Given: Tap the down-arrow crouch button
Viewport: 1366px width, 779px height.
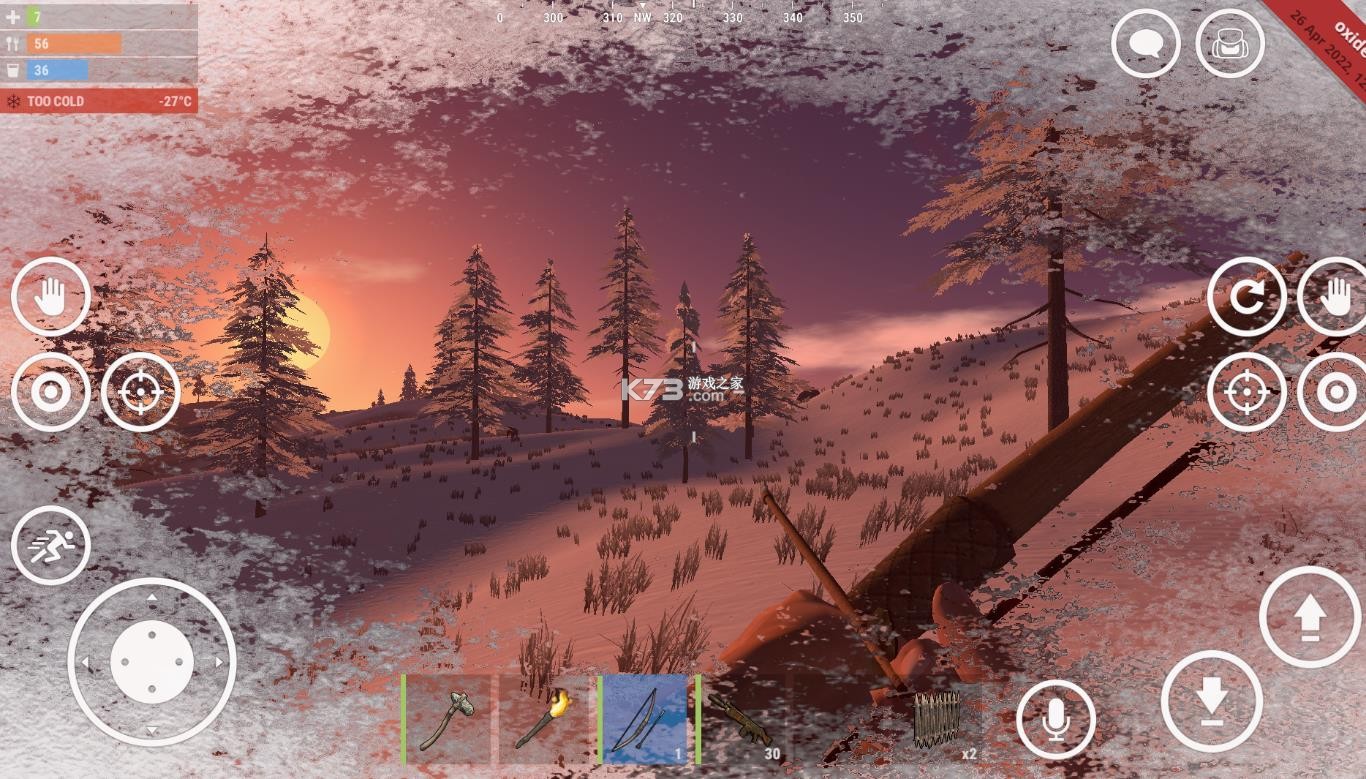Looking at the screenshot, I should click(x=1212, y=701).
